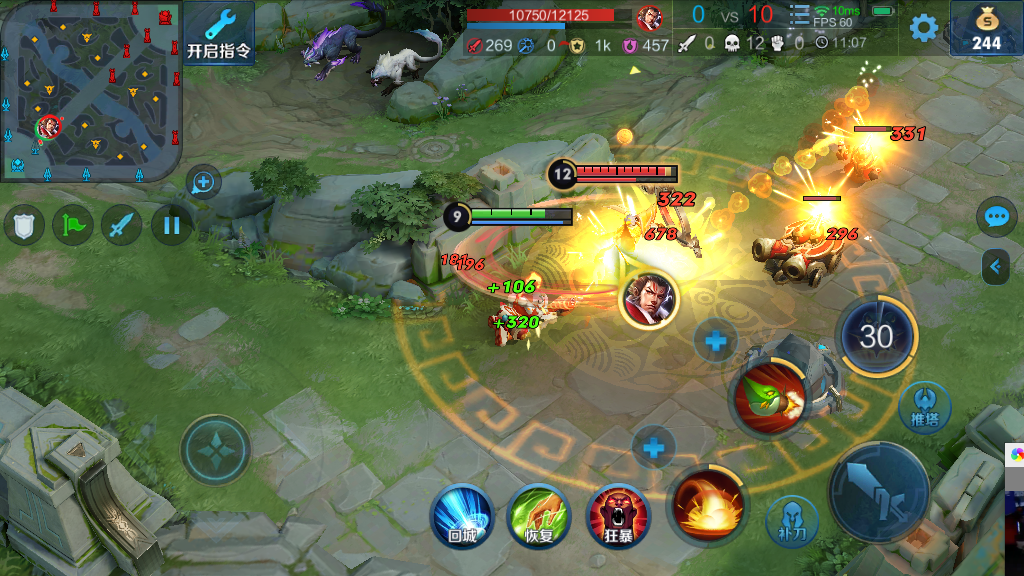Open the gold shop showing 244

pyautogui.click(x=986, y=29)
